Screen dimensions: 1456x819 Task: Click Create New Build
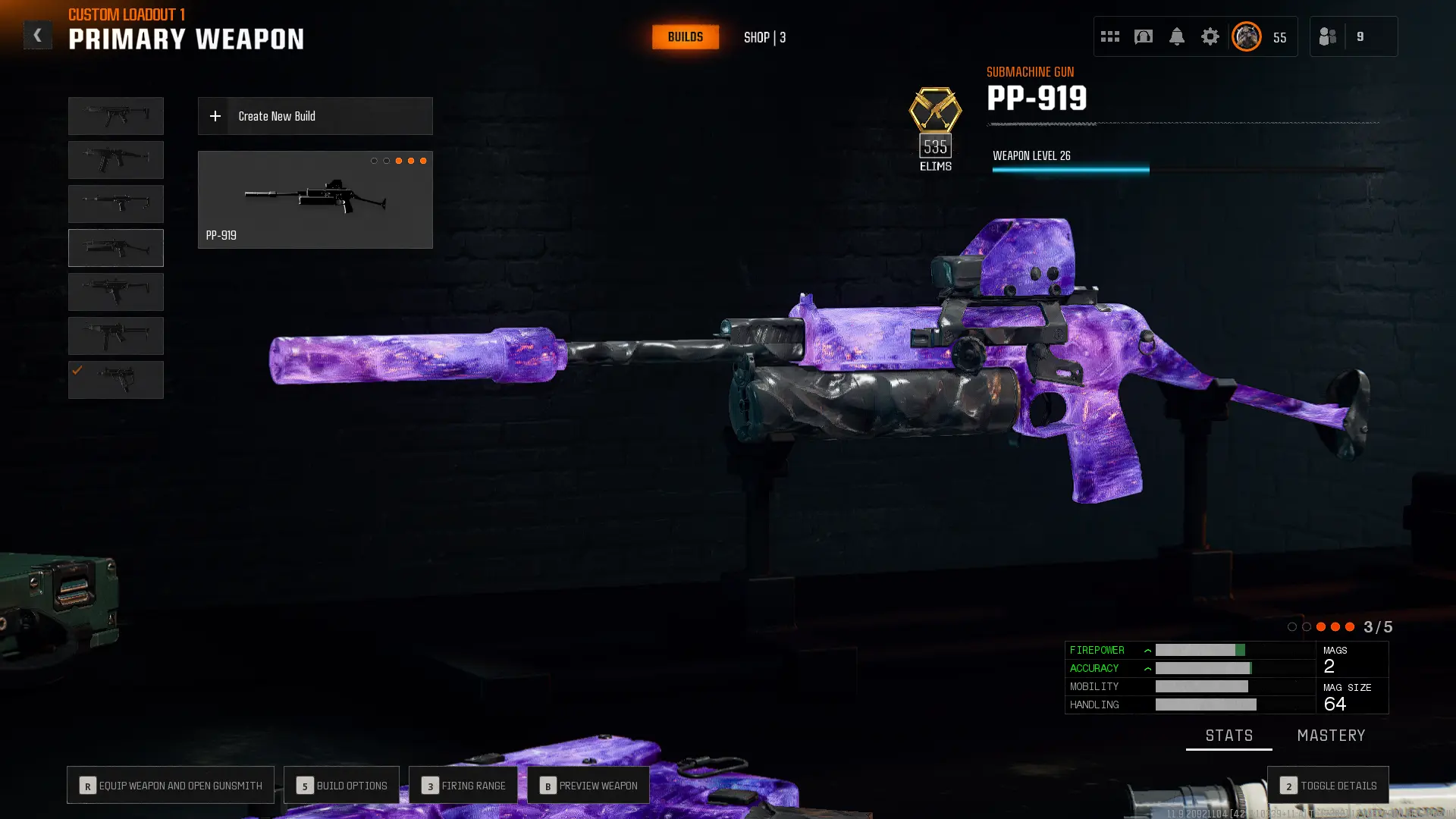click(315, 116)
